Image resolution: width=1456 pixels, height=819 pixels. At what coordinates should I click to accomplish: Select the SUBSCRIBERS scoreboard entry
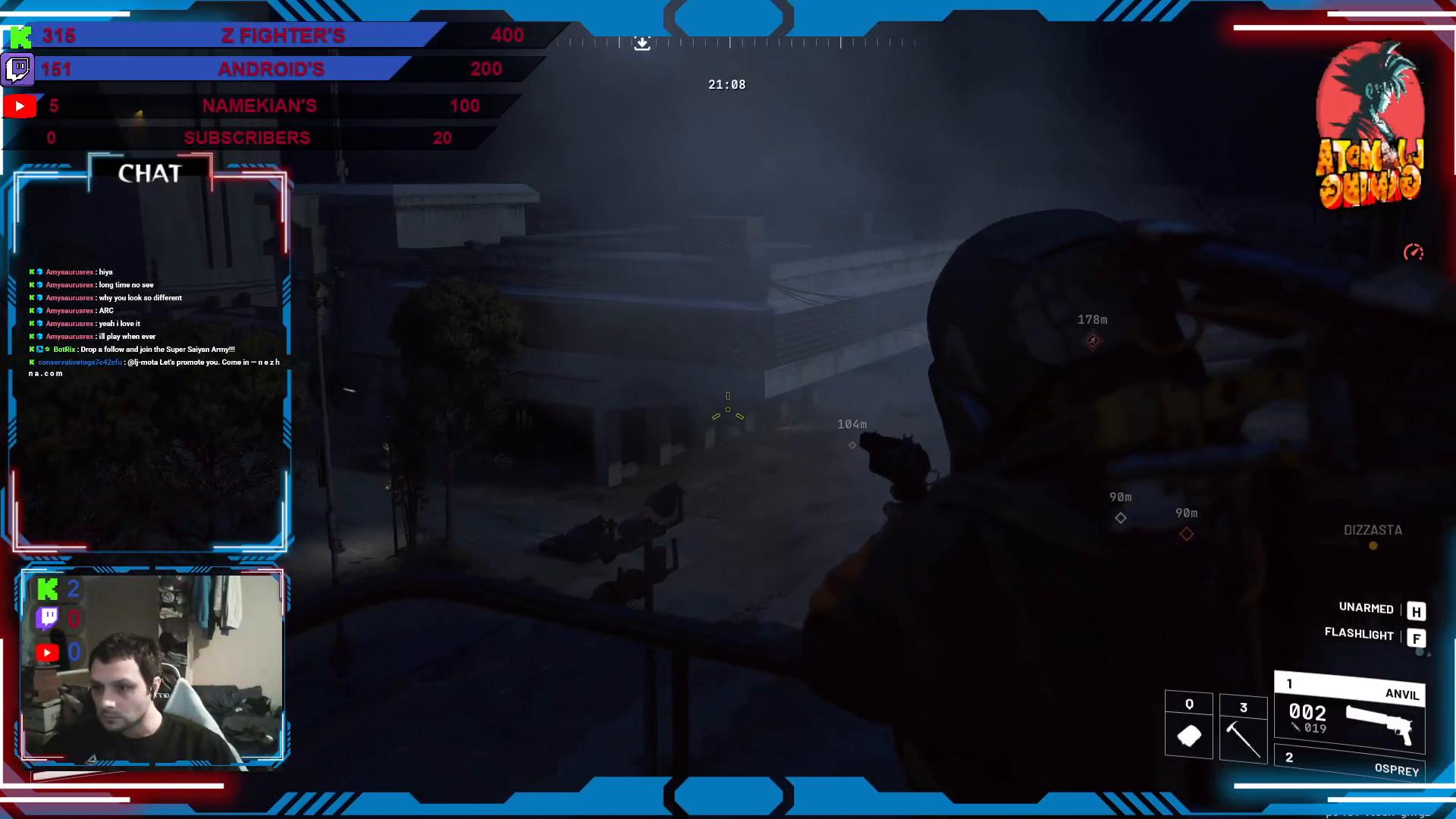[x=246, y=137]
